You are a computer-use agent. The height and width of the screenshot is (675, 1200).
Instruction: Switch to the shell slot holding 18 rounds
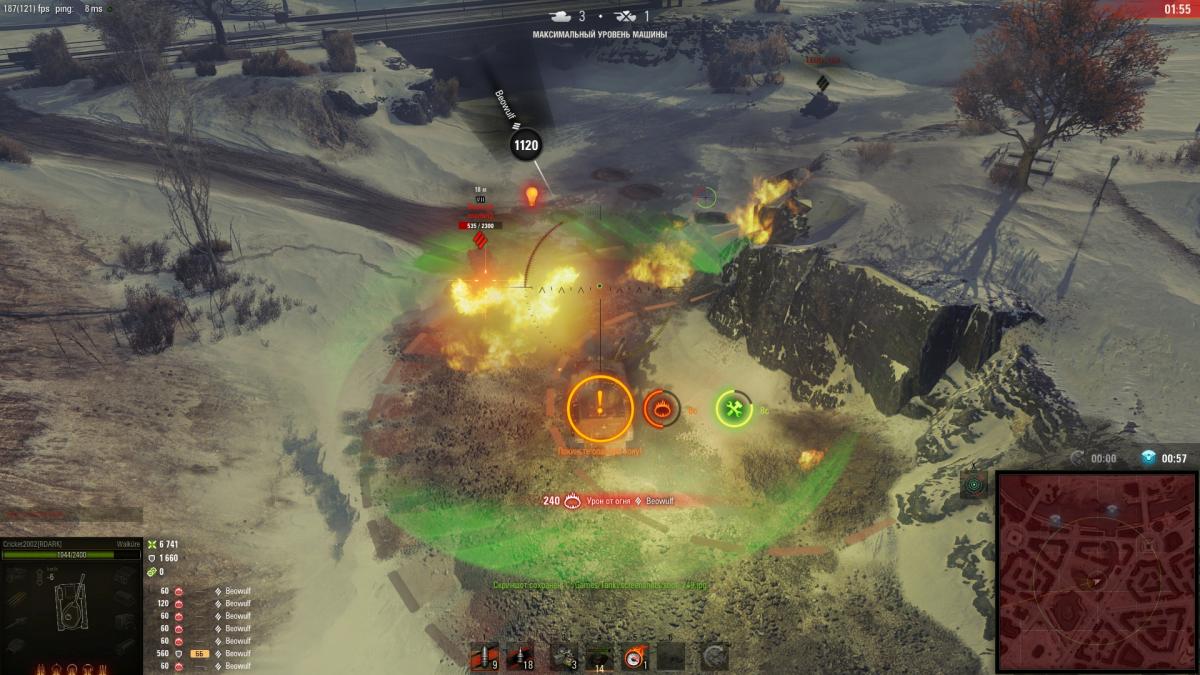520,655
